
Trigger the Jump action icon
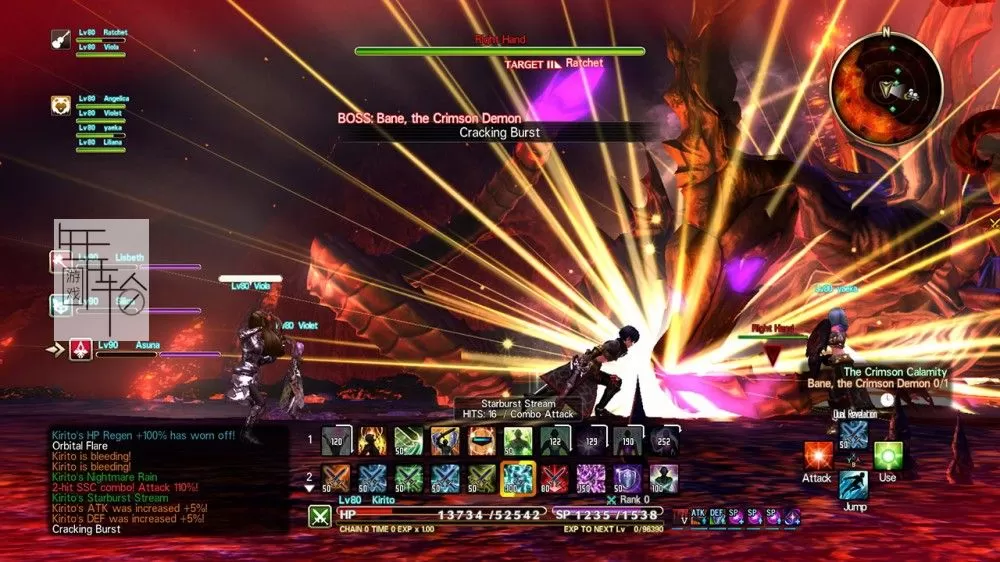point(853,487)
